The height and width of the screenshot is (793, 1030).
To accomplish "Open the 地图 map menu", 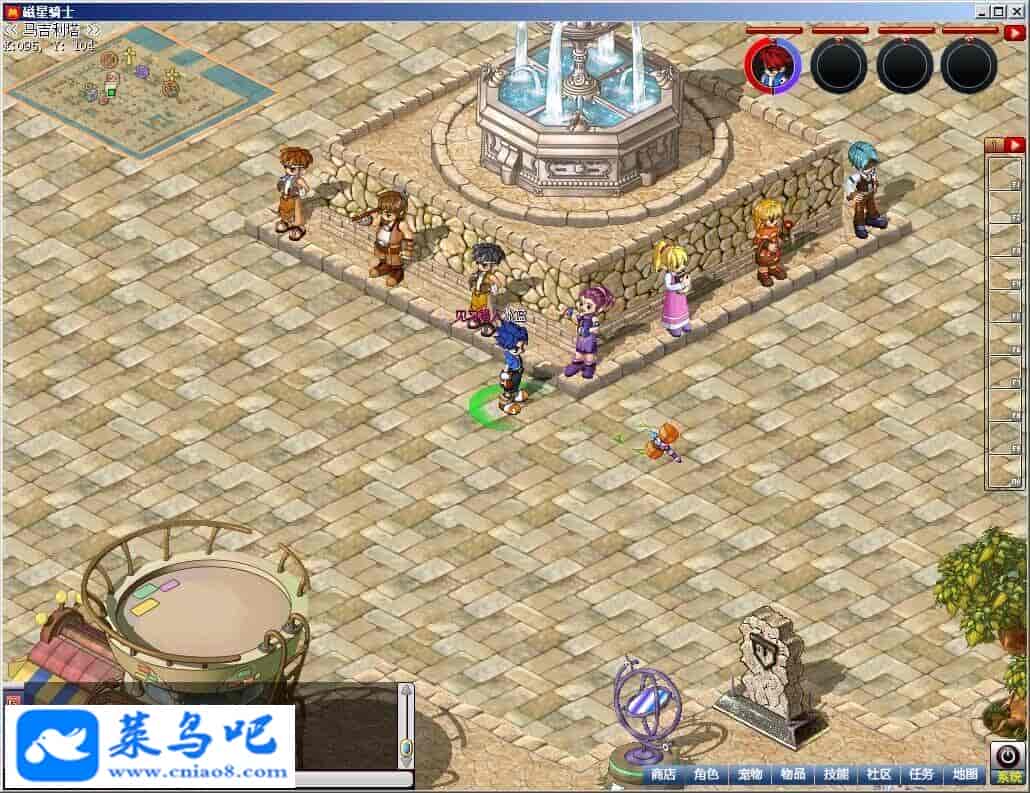I will click(965, 774).
